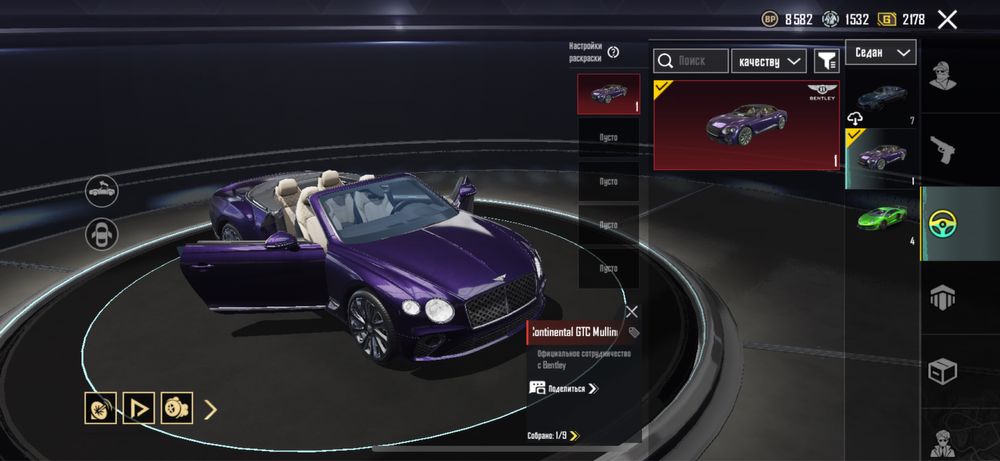Open the funnel filter options

[826, 61]
